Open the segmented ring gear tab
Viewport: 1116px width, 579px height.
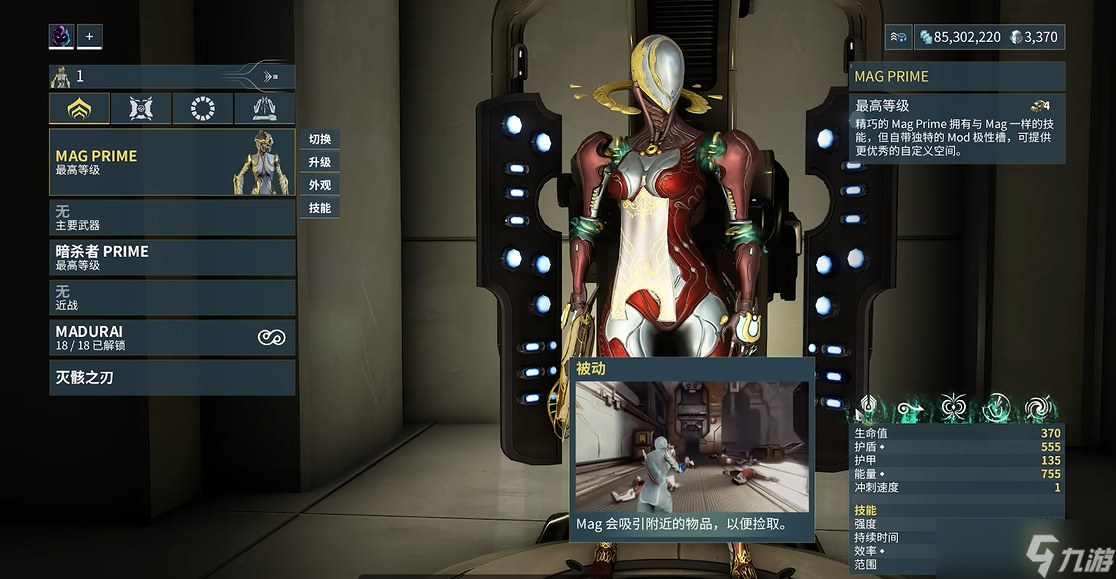pyautogui.click(x=202, y=109)
